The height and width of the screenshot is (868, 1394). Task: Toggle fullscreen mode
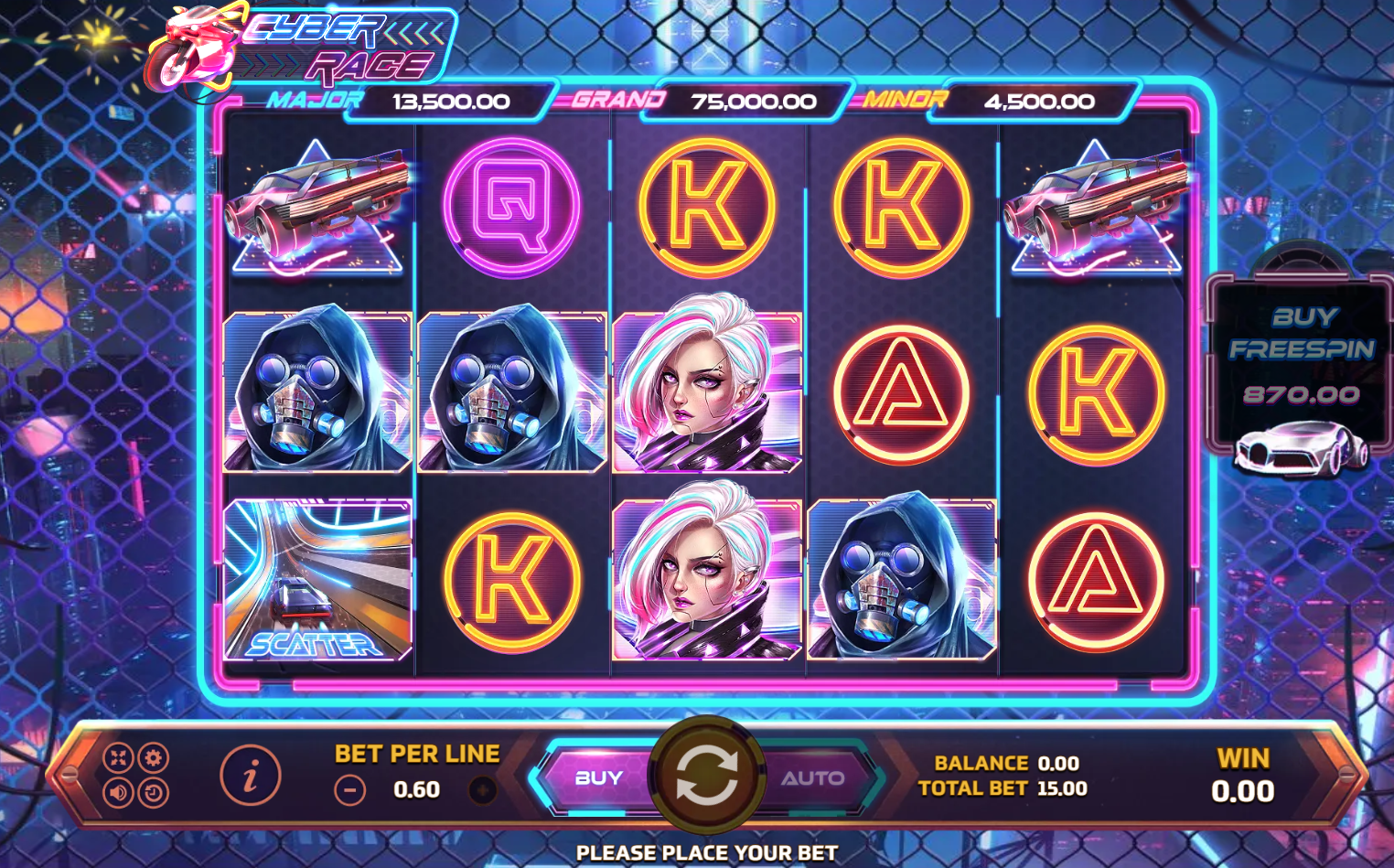(x=119, y=757)
